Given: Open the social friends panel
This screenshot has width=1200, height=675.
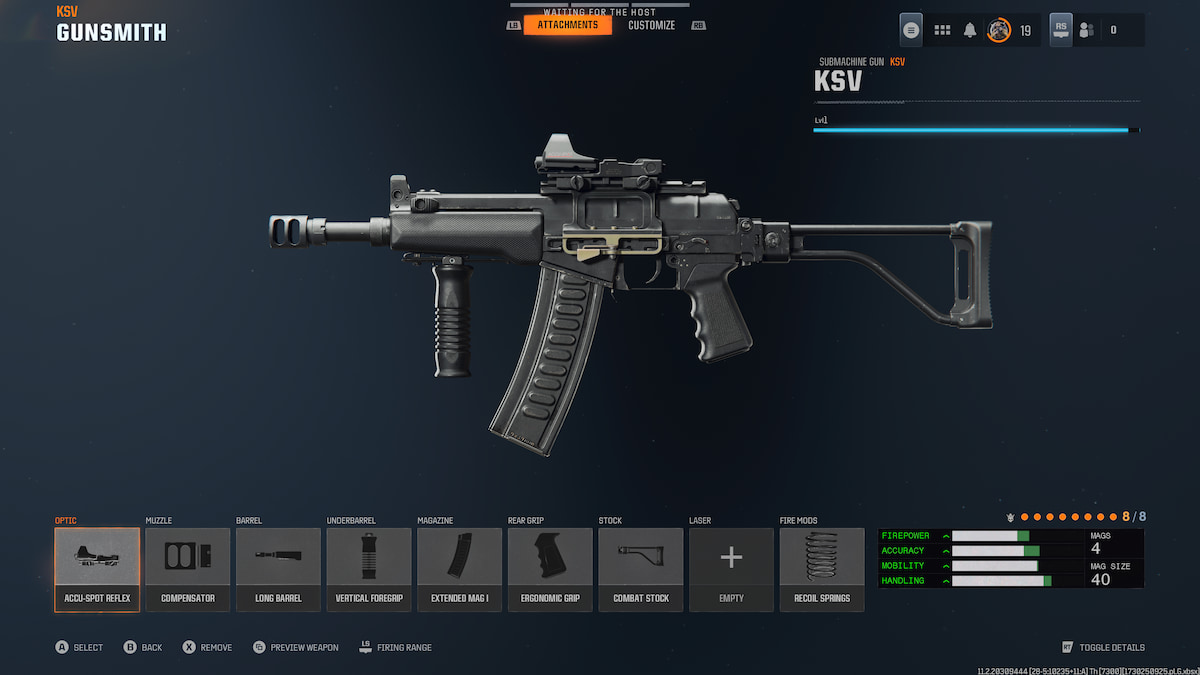Looking at the screenshot, I should pyautogui.click(x=1086, y=30).
